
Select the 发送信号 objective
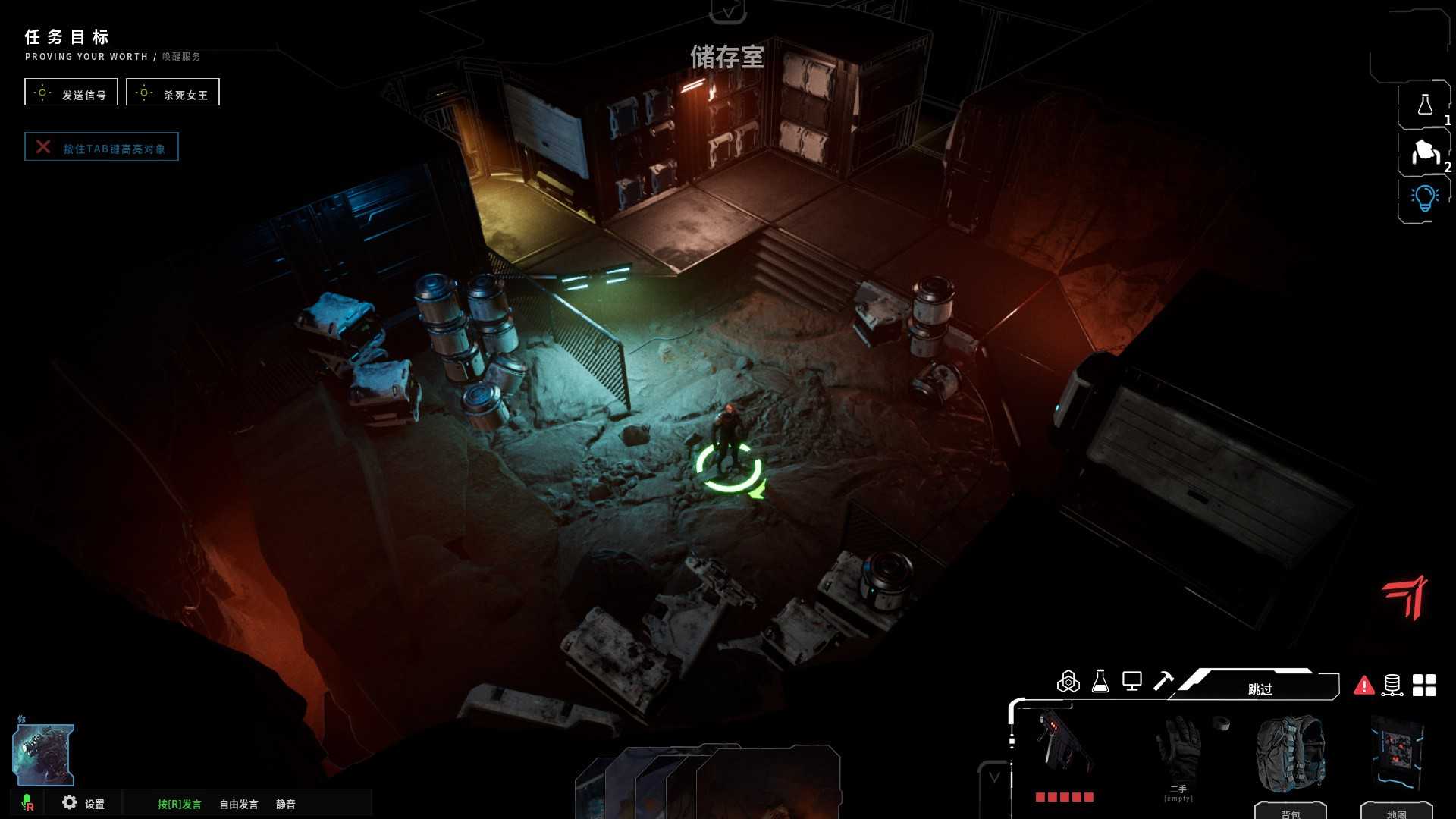coord(71,93)
